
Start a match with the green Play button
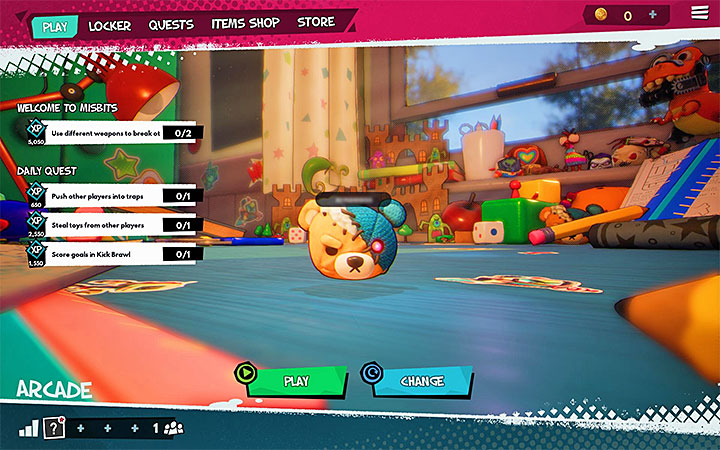click(296, 381)
